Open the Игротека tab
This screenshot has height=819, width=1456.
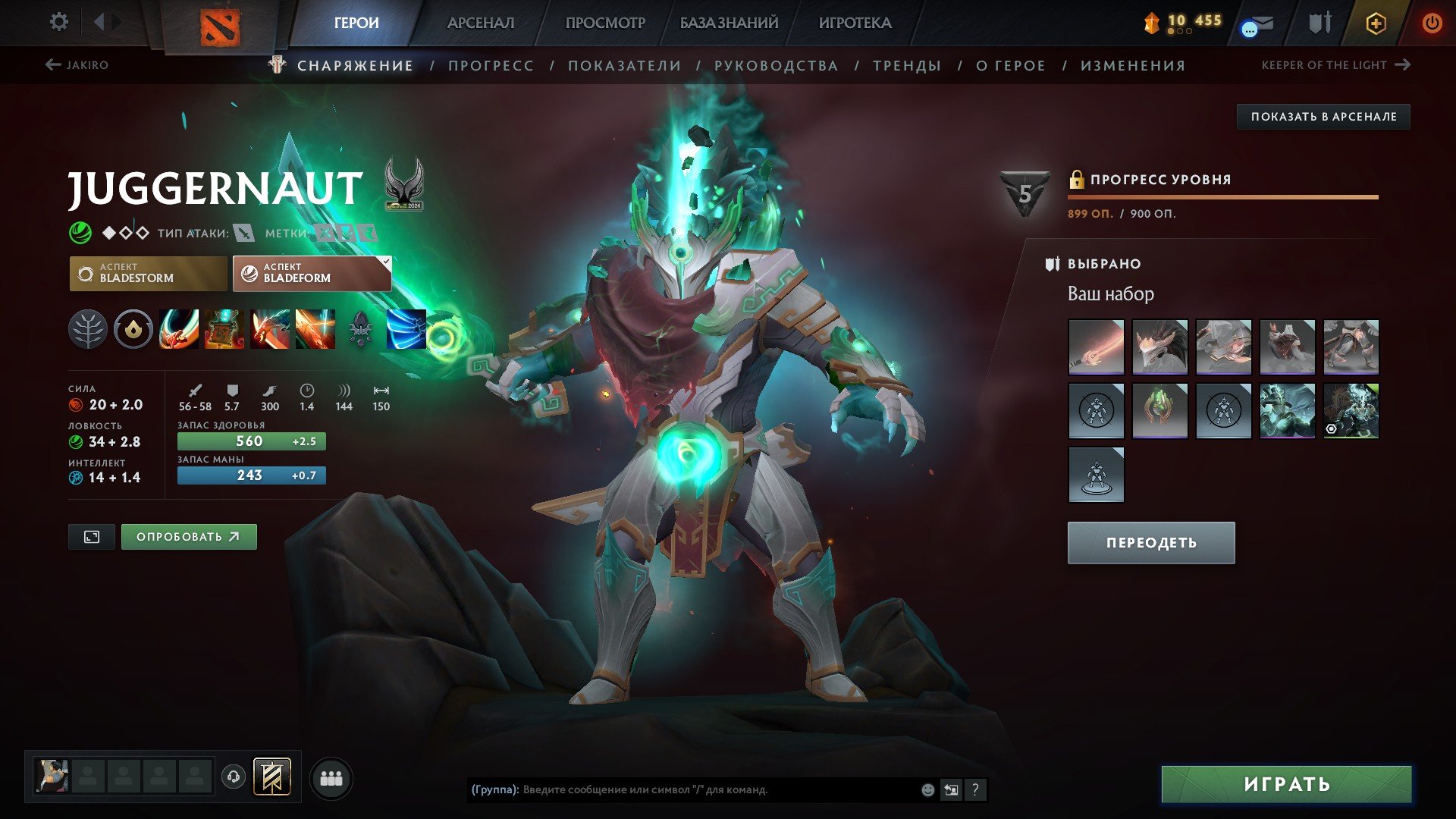[855, 23]
